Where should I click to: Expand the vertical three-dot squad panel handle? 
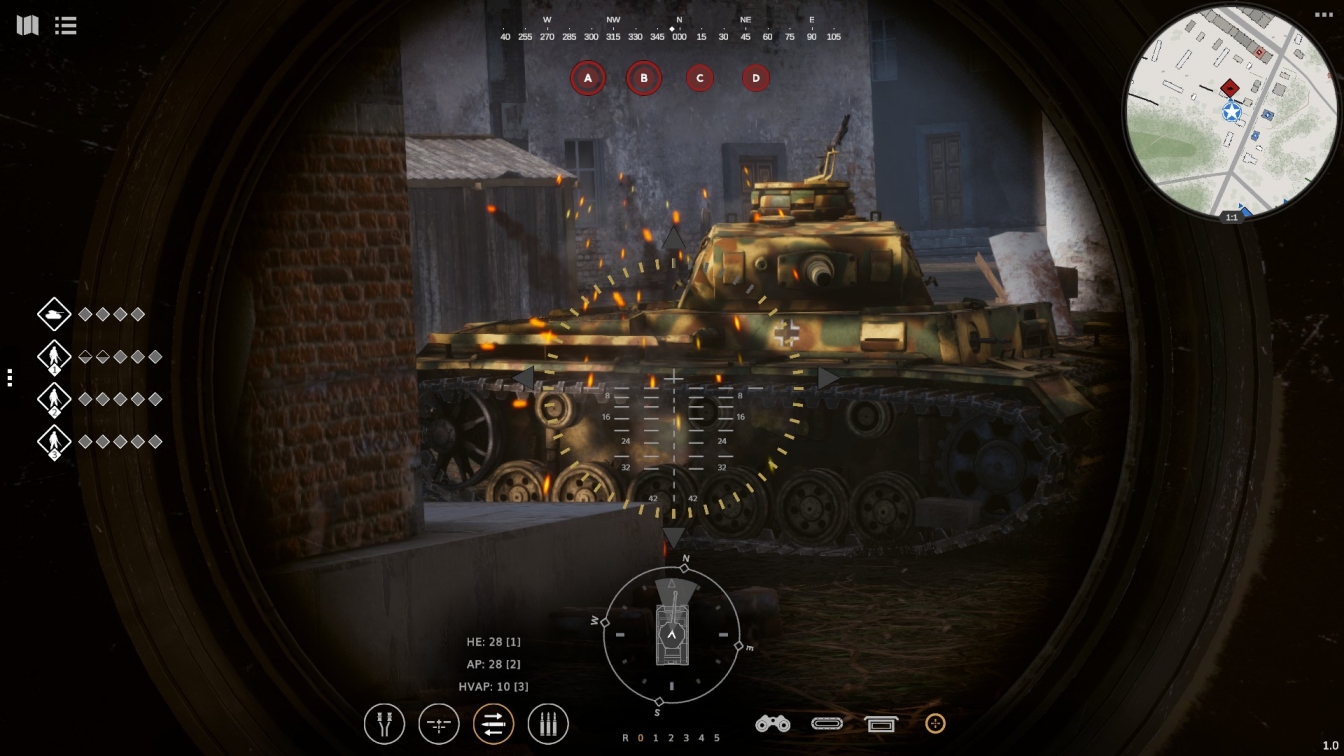click(10, 378)
